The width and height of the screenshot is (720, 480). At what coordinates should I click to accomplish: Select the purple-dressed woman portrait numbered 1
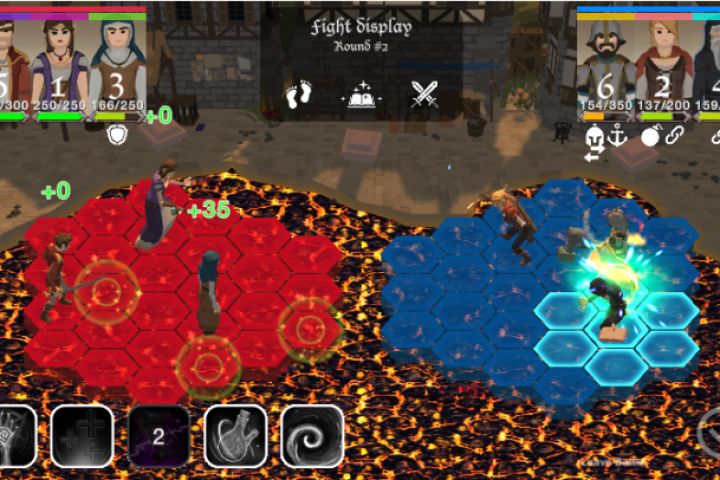59,62
